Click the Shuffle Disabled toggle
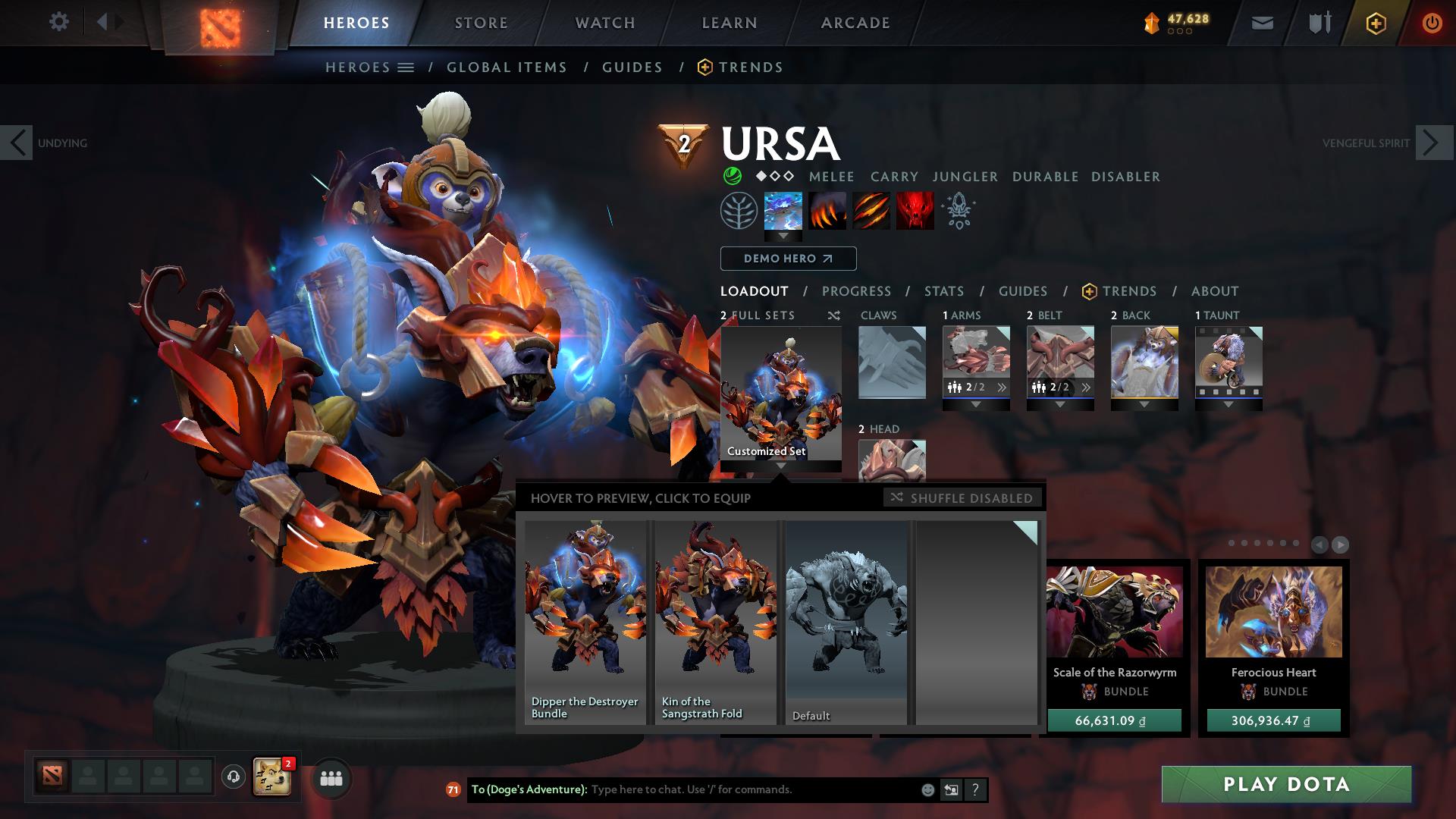The width and height of the screenshot is (1456, 819). click(962, 498)
